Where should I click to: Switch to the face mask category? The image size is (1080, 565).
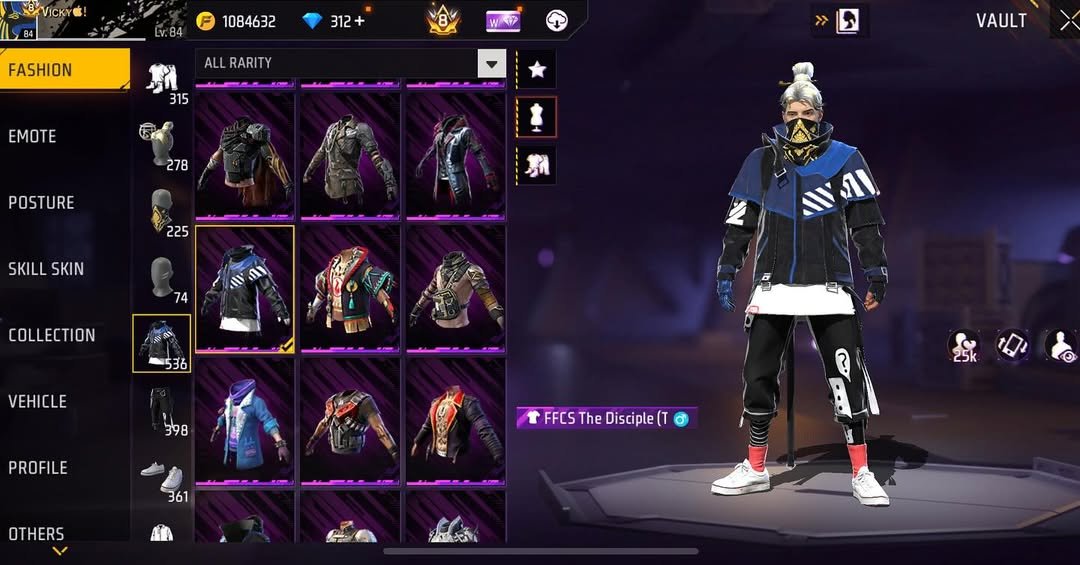point(162,212)
